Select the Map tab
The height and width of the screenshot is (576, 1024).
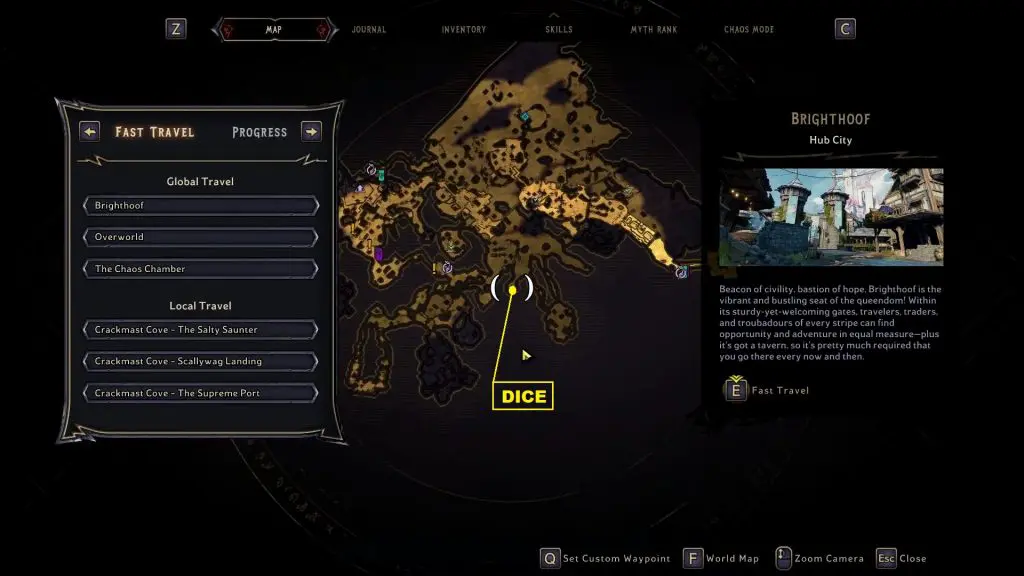pyautogui.click(x=273, y=30)
